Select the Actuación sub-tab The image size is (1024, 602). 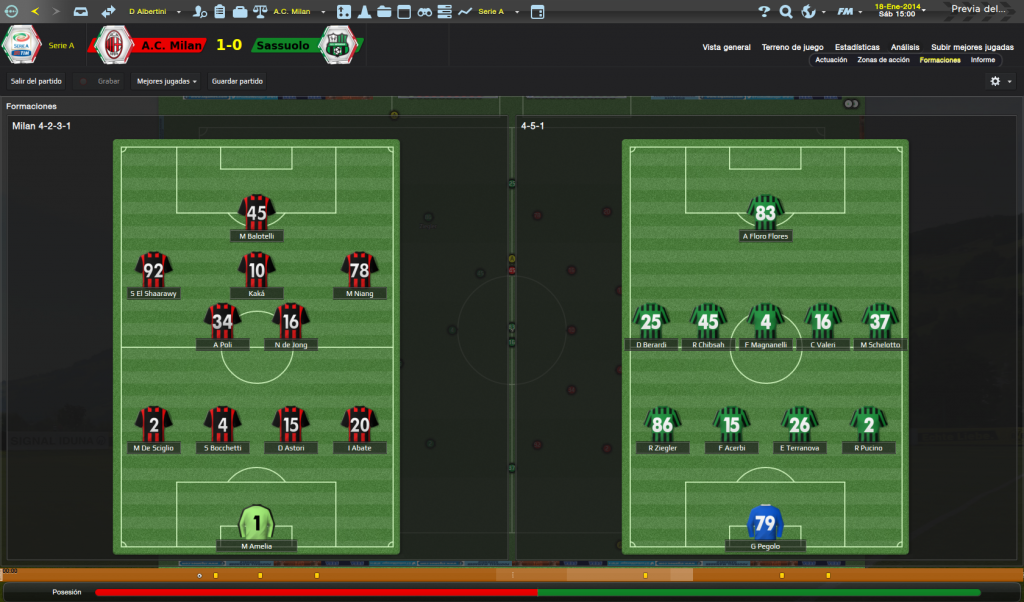pos(831,60)
